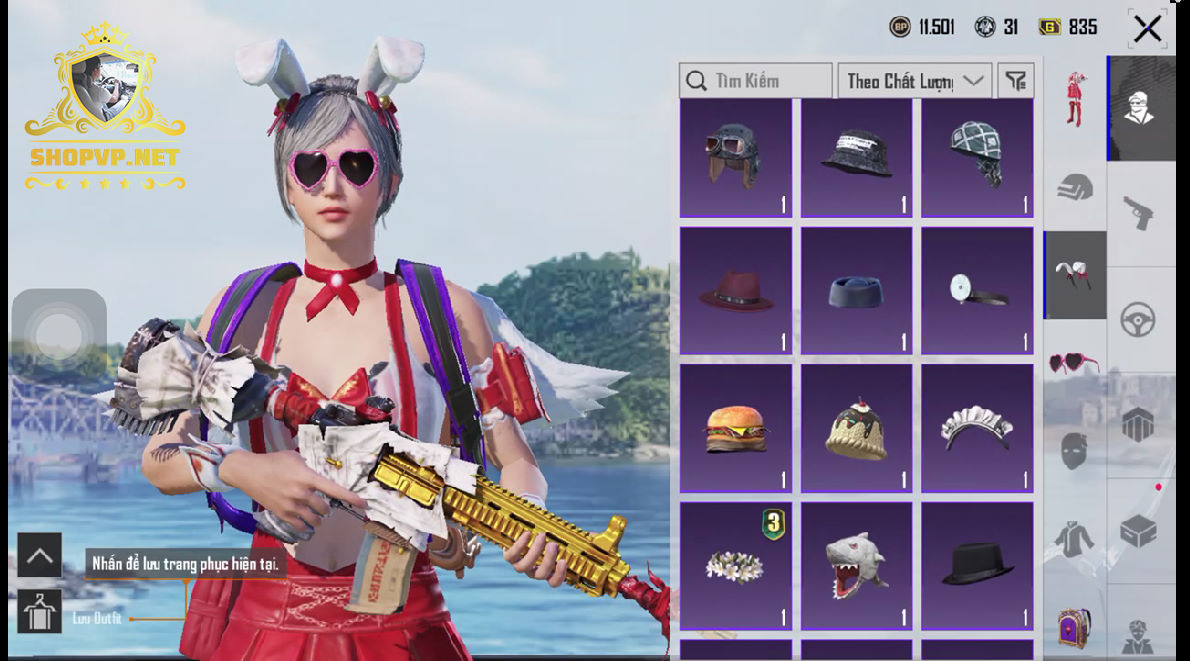1190x661 pixels.
Task: Click the search field Tìm Kiếm
Action: click(x=756, y=81)
